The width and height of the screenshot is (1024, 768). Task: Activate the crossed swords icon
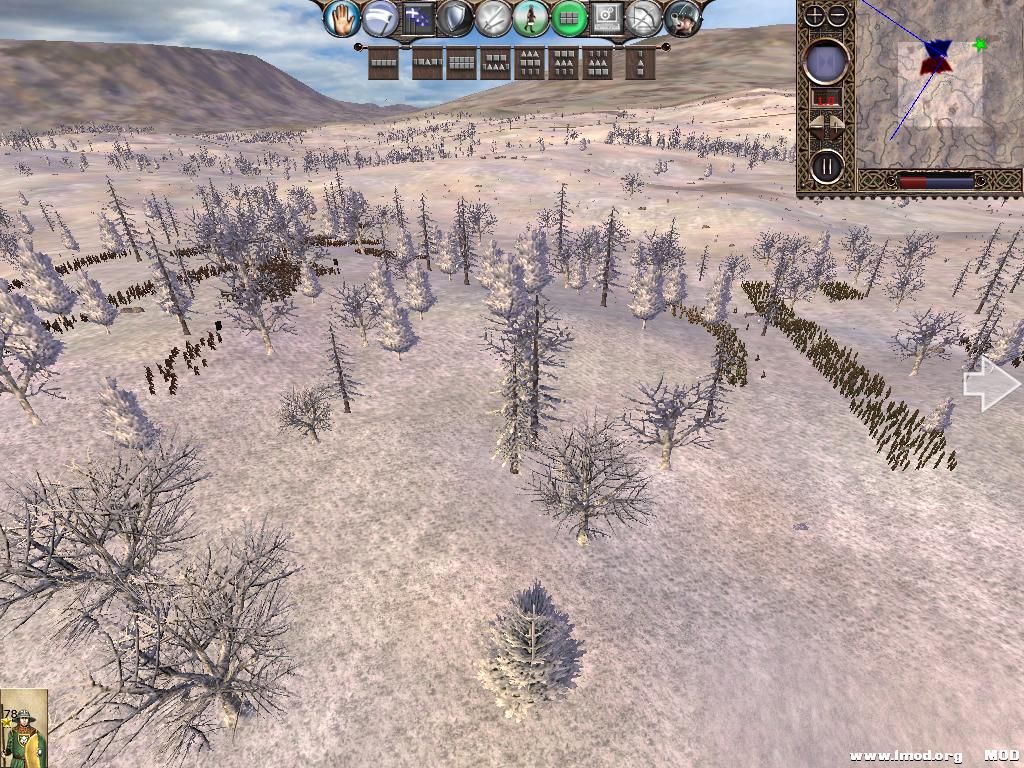pos(494,18)
